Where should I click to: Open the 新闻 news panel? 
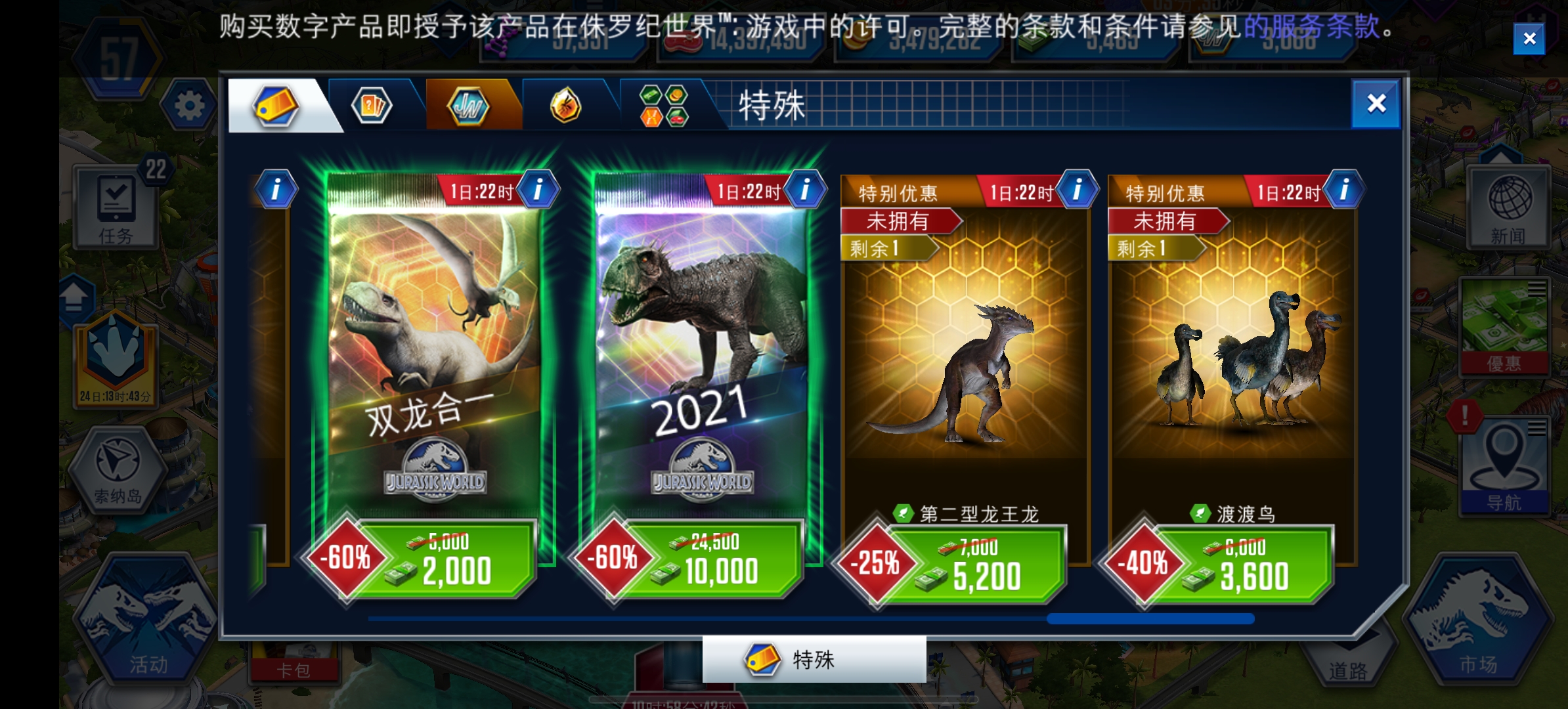1506,207
